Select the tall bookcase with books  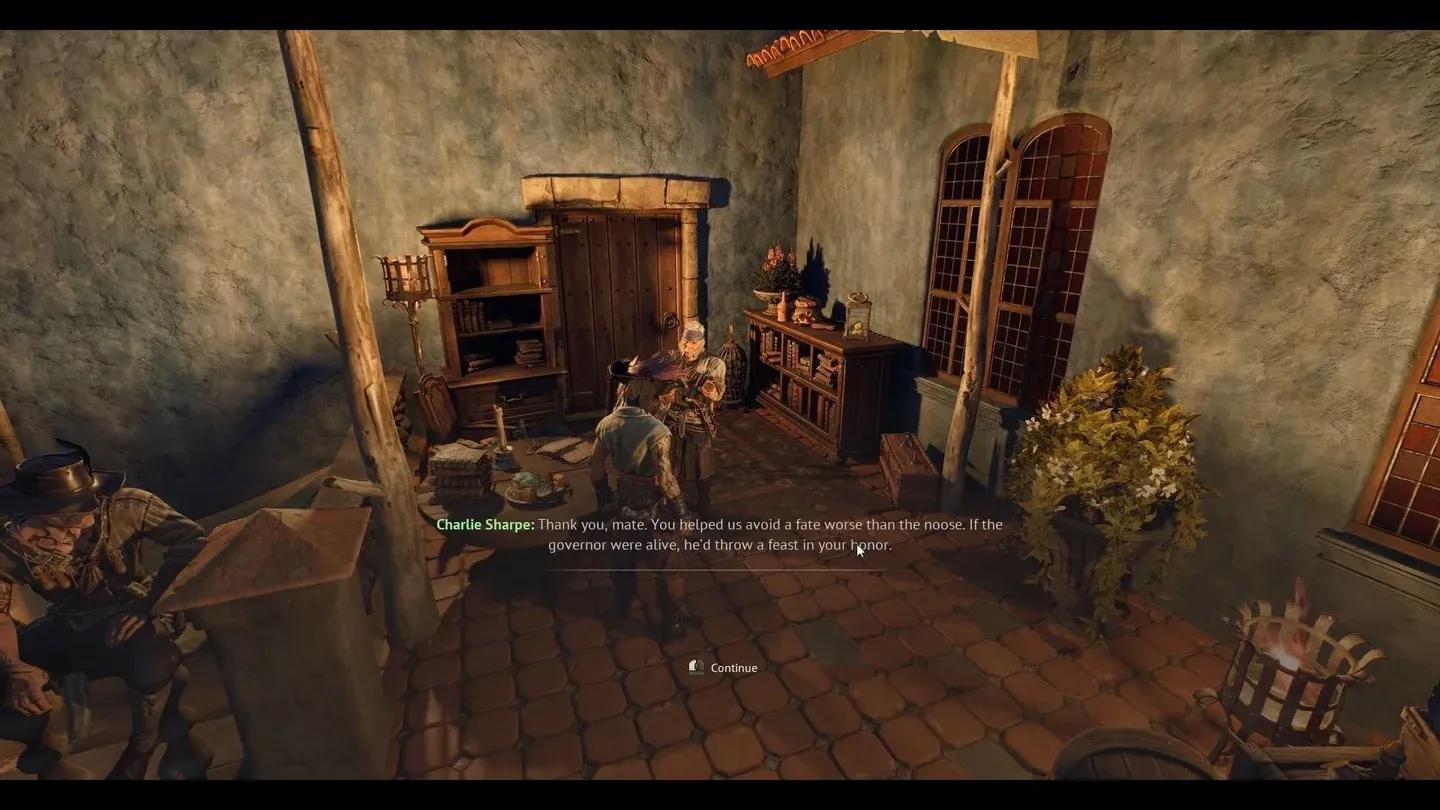(x=490, y=320)
